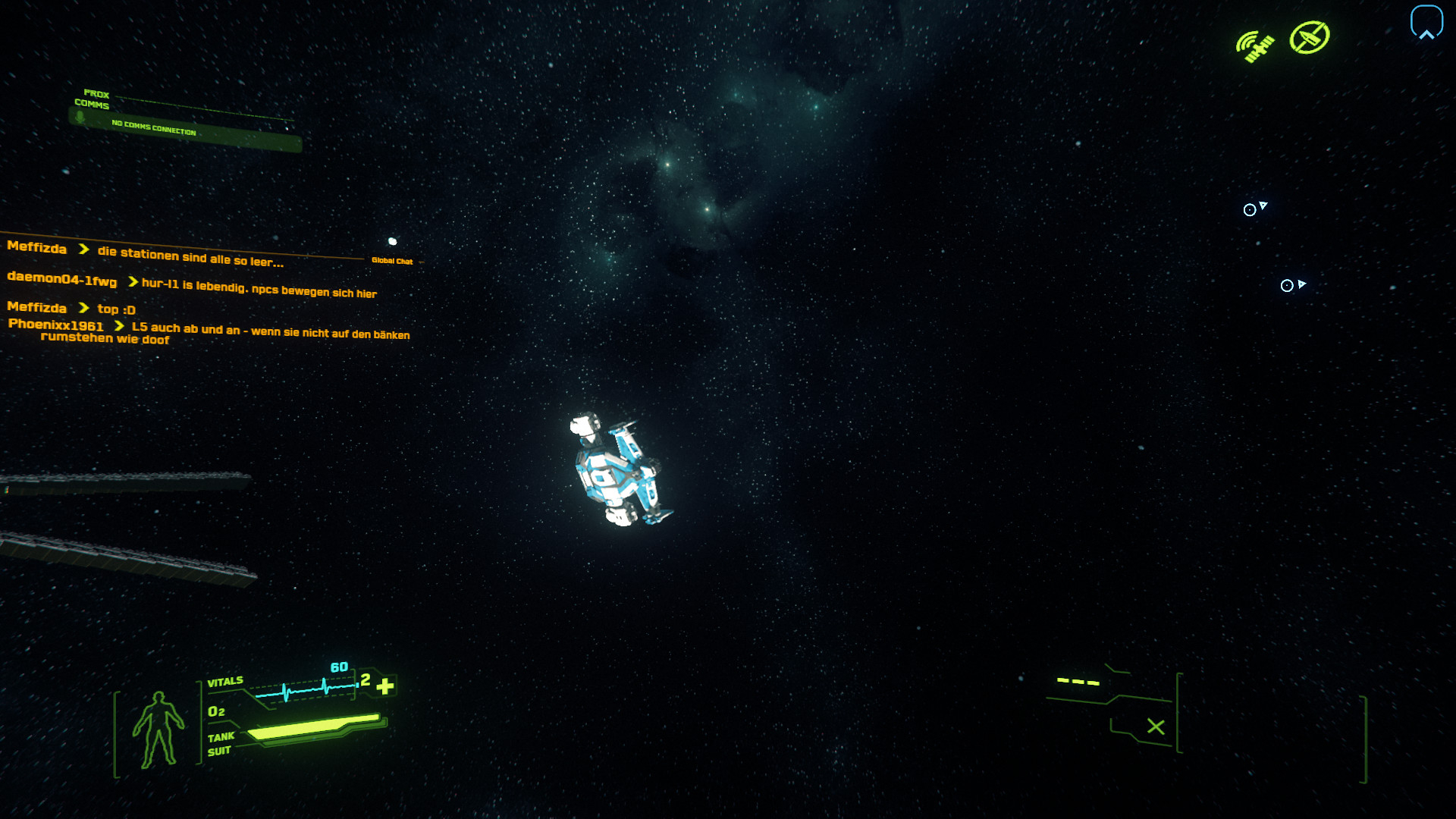Viewport: 1456px width, 819px height.
Task: Click the Prox Comms microphone icon
Action: 80,118
